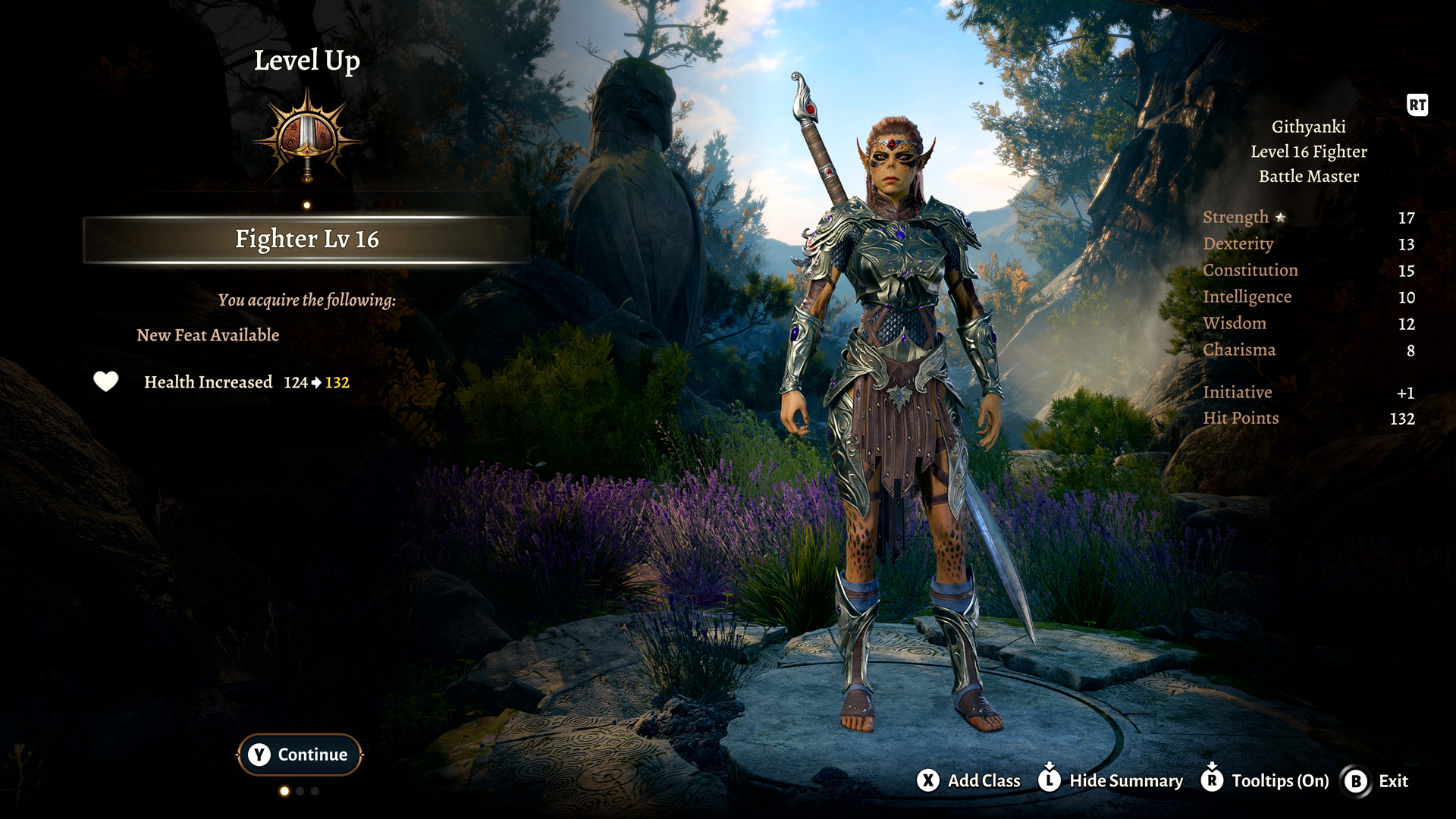Continue to the next level-up step
This screenshot has width=1456, height=819.
[300, 755]
